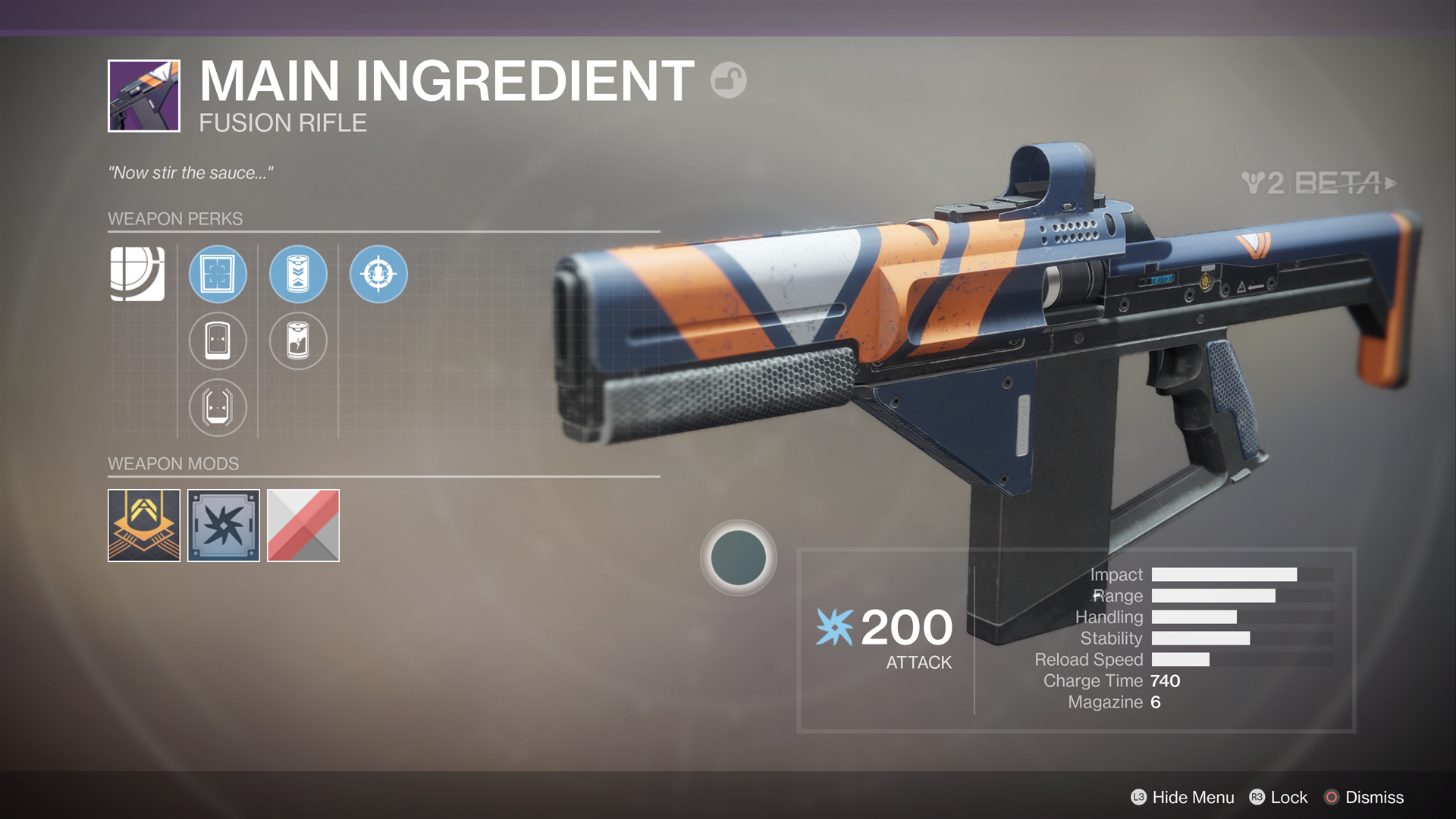
Task: Select the highlighted battery magazine perk
Action: pyautogui.click(x=297, y=275)
